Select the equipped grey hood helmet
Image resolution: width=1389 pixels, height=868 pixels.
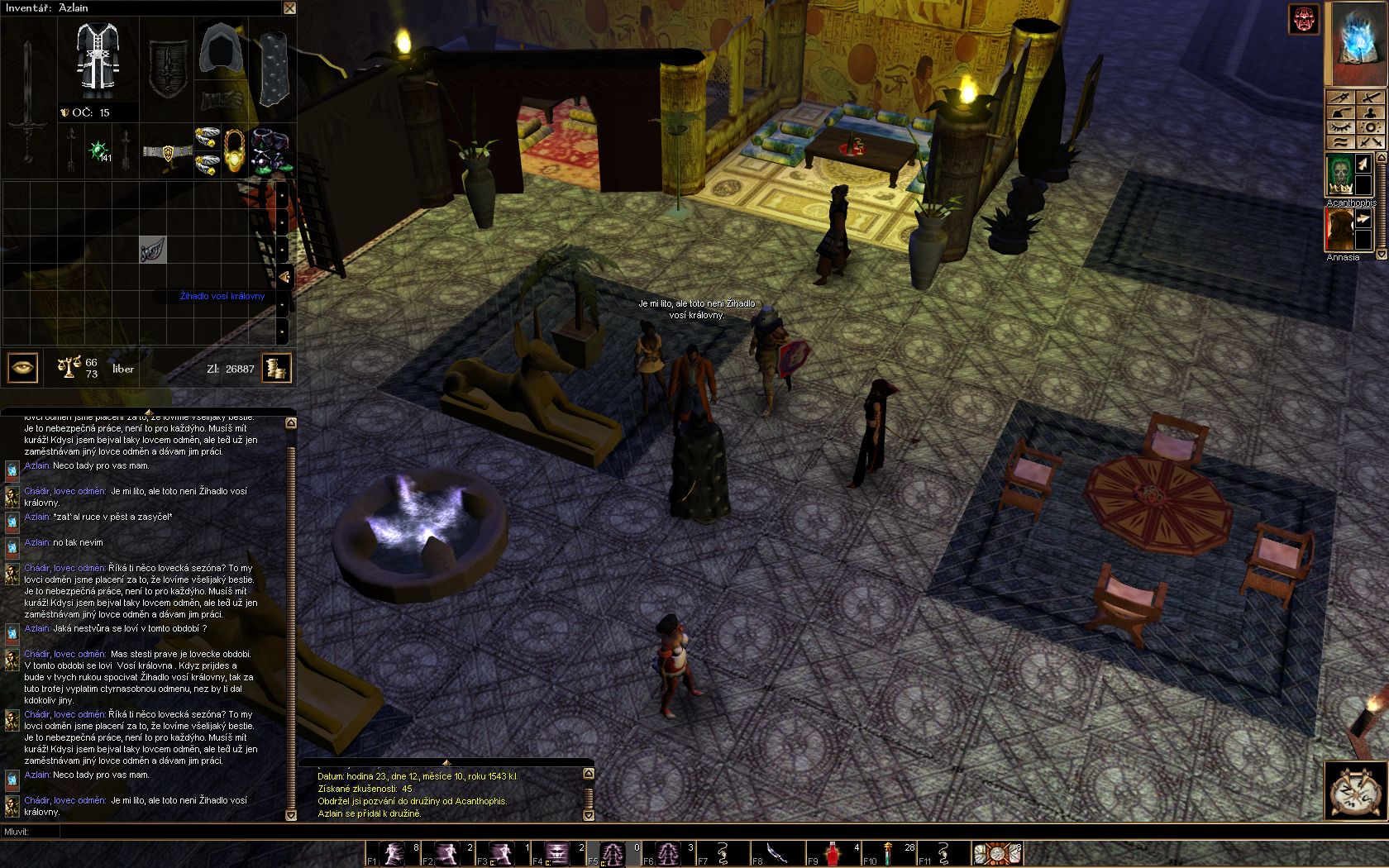coord(222,53)
